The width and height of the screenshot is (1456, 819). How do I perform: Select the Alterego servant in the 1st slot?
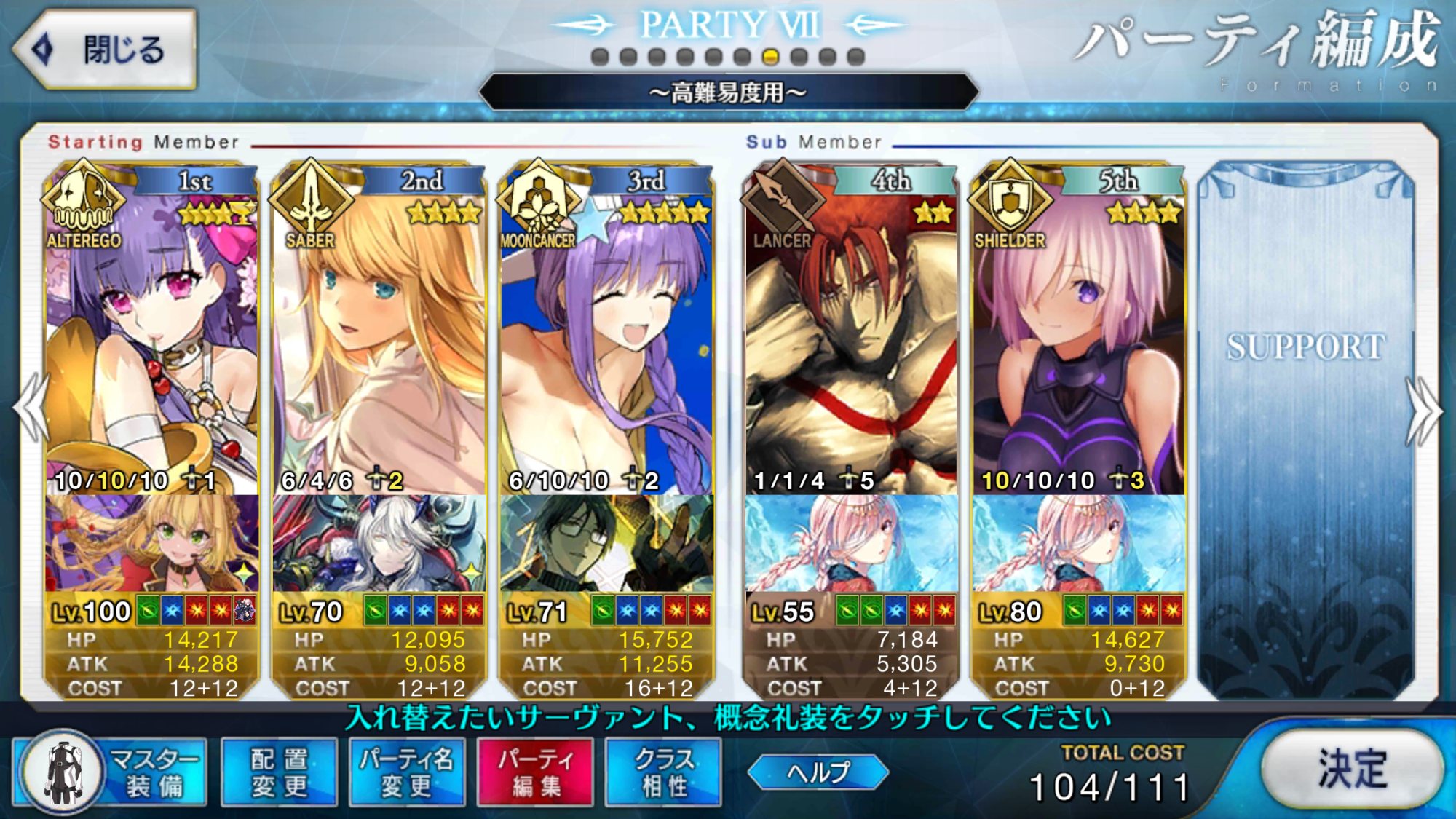tap(151, 328)
